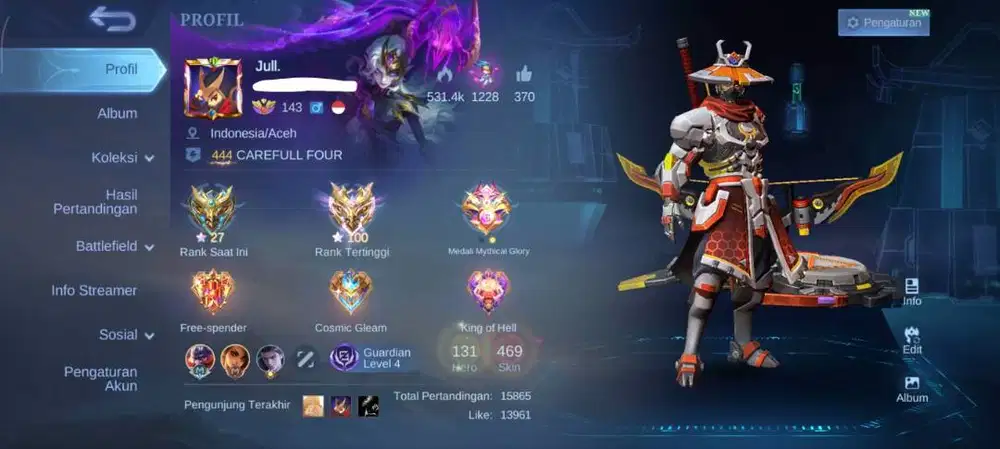Open Pengaturan Akun account settings
Image resolution: width=1000 pixels, height=449 pixels.
pyautogui.click(x=100, y=378)
